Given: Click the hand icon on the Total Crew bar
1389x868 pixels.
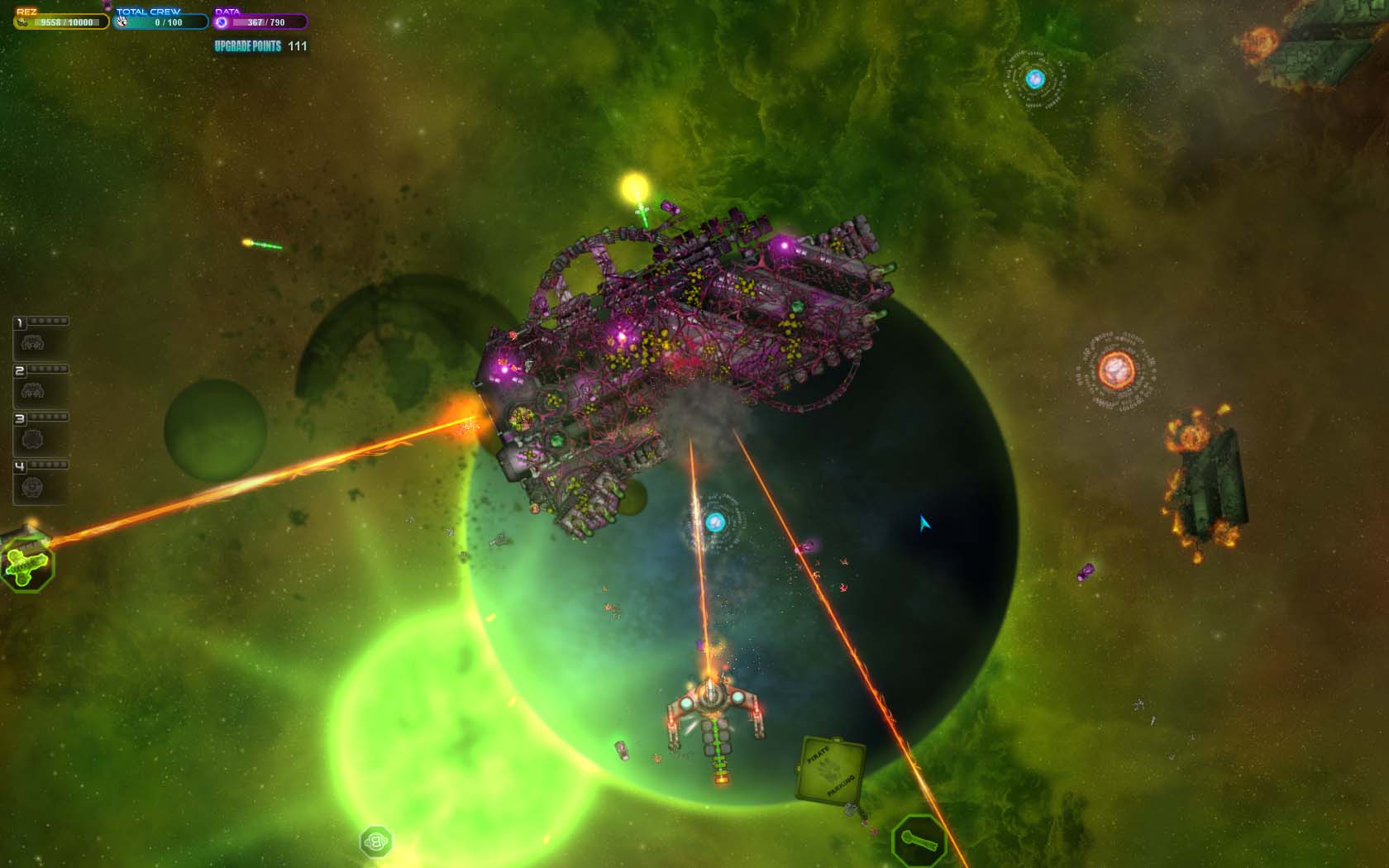Looking at the screenshot, I should [x=117, y=21].
